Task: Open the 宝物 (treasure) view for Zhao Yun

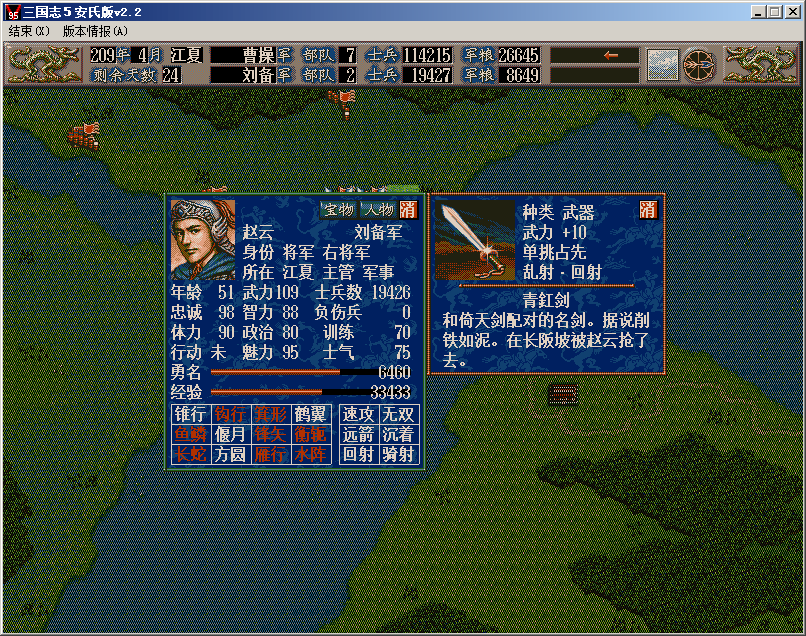Action: (x=339, y=209)
